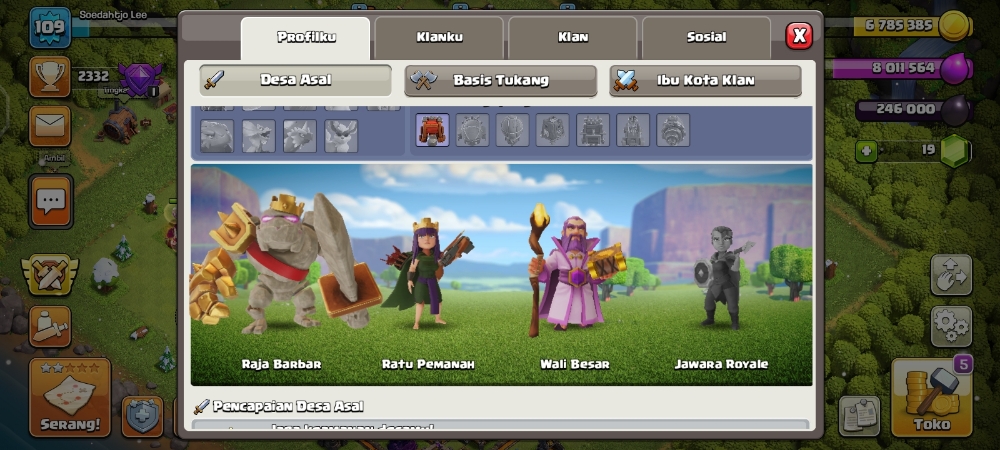
Task: Open the settings gear button
Action: click(951, 326)
